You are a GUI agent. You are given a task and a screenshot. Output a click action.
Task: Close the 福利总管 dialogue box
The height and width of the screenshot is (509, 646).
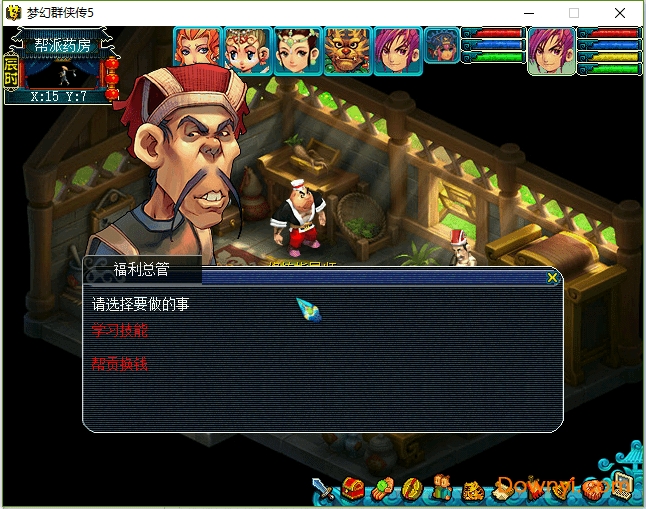click(552, 278)
